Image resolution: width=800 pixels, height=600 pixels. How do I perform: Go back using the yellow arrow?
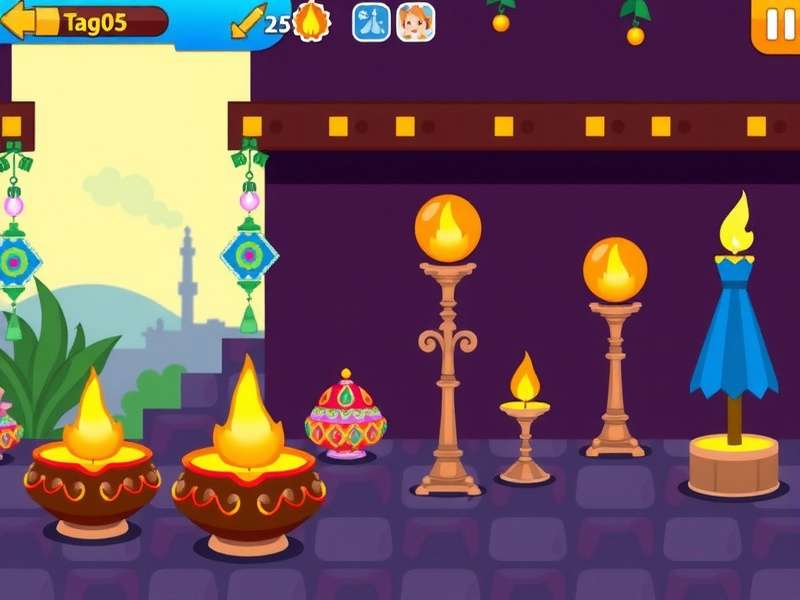coord(19,21)
